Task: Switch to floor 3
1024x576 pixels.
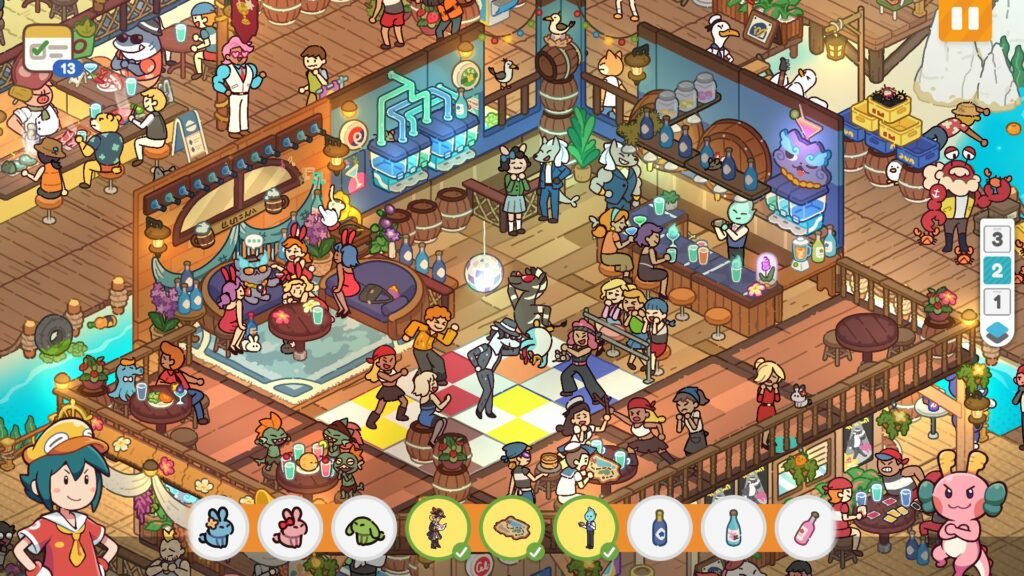Action: point(995,239)
